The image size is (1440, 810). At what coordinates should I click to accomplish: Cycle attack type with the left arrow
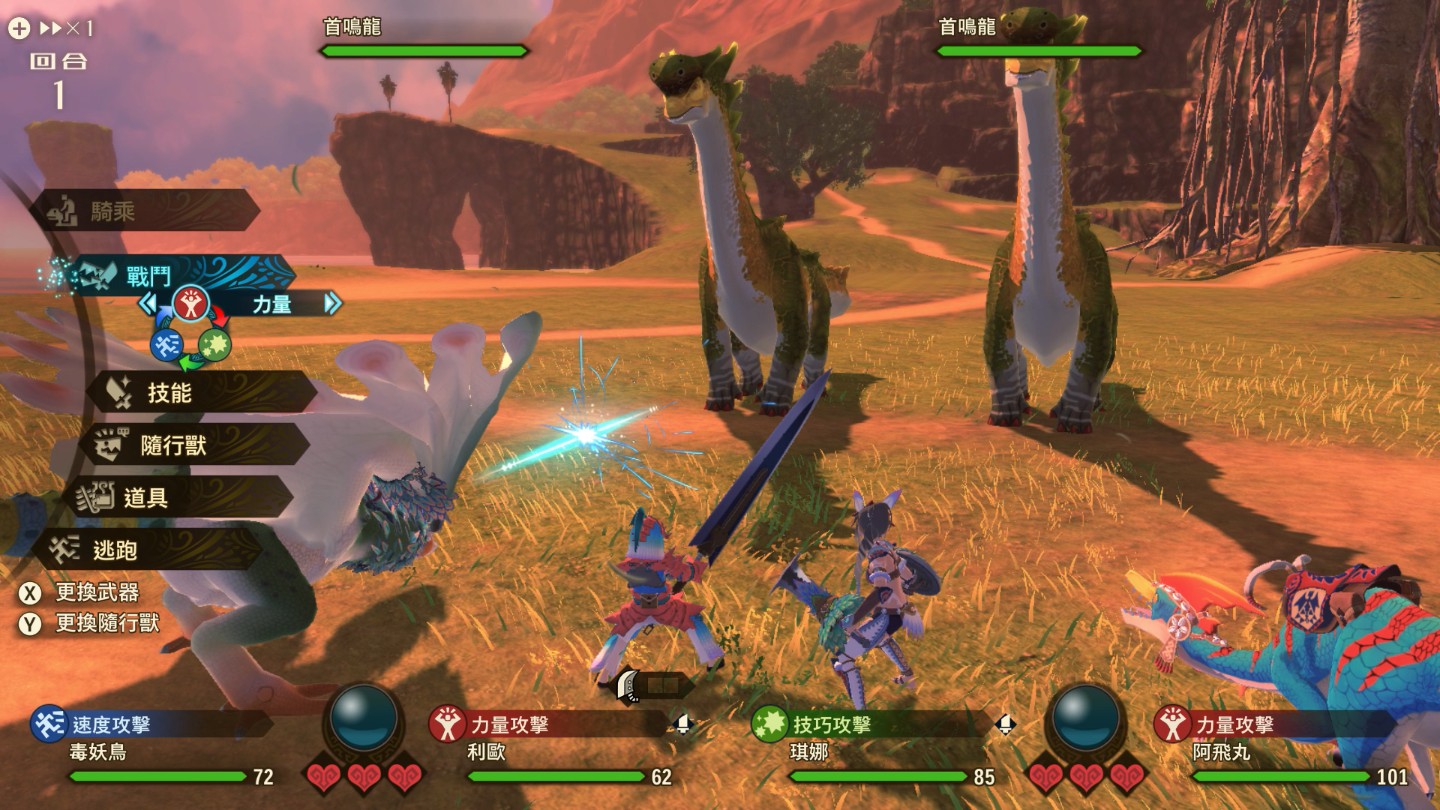pos(148,303)
